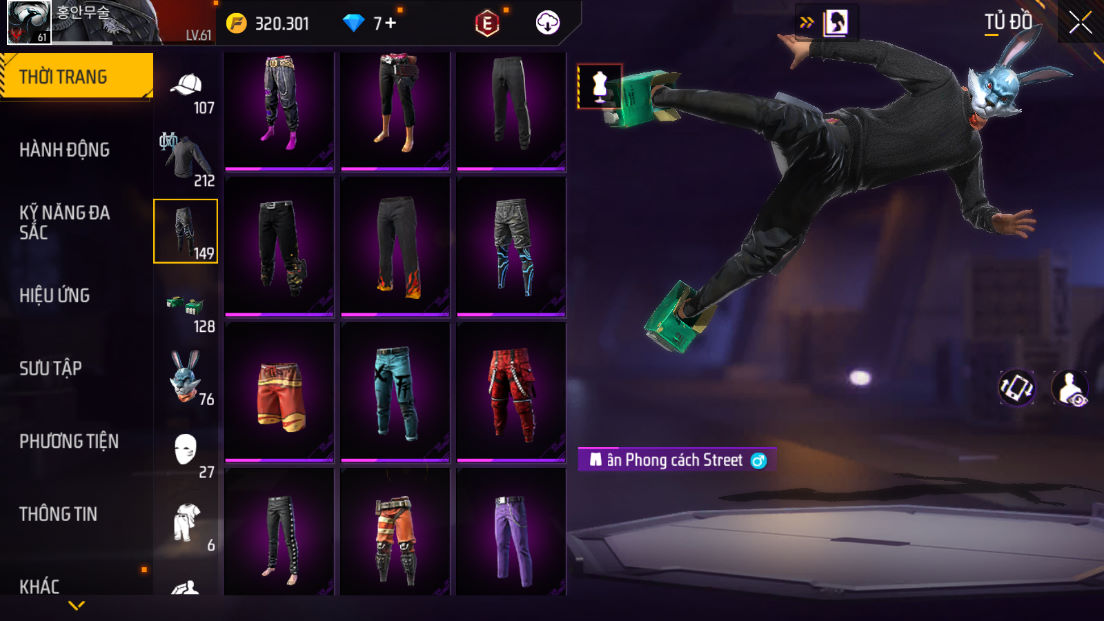Pick the teal blue jeans

click(x=396, y=391)
